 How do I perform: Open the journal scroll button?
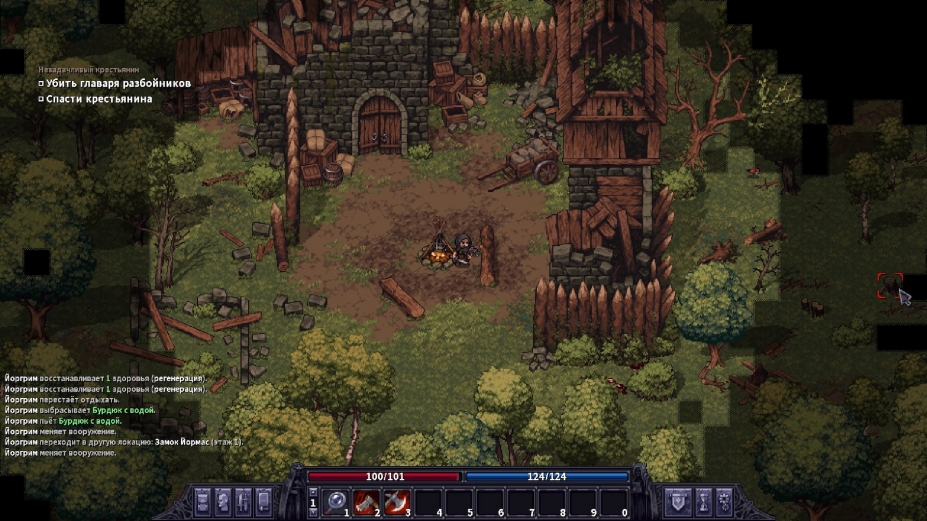264,501
